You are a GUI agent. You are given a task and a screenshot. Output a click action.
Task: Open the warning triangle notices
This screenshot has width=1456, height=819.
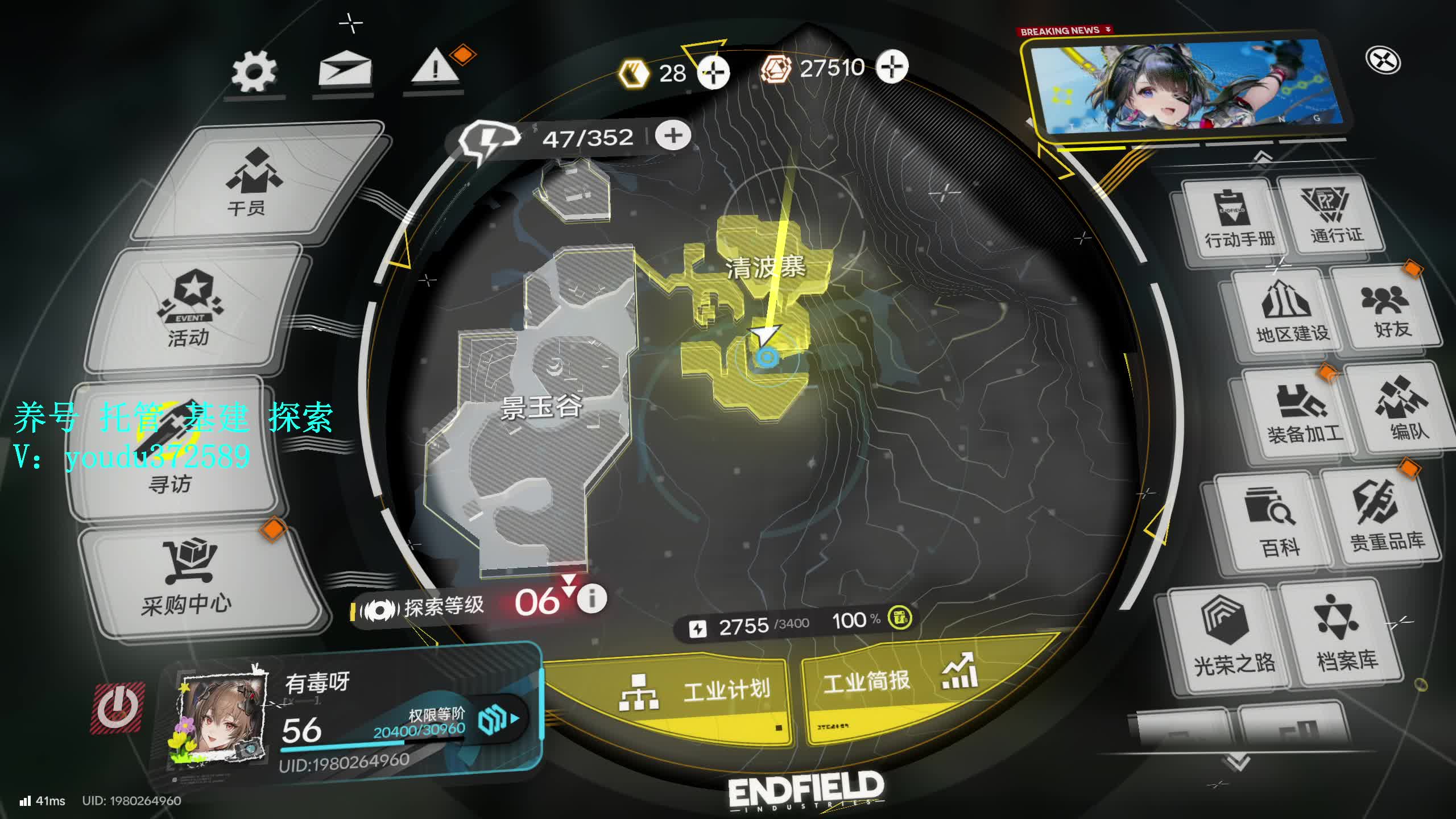click(x=435, y=68)
